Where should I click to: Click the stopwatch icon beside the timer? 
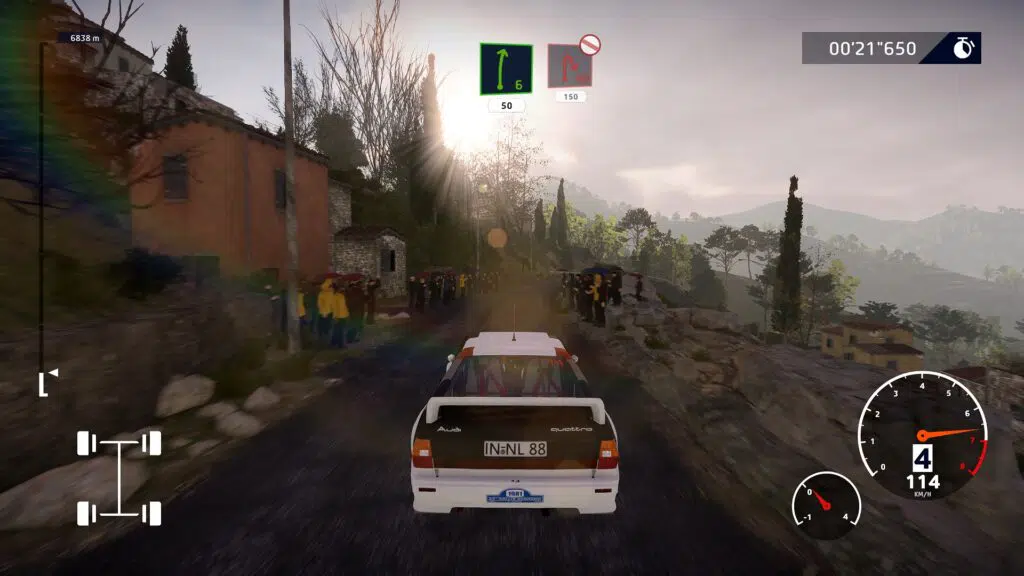(963, 48)
